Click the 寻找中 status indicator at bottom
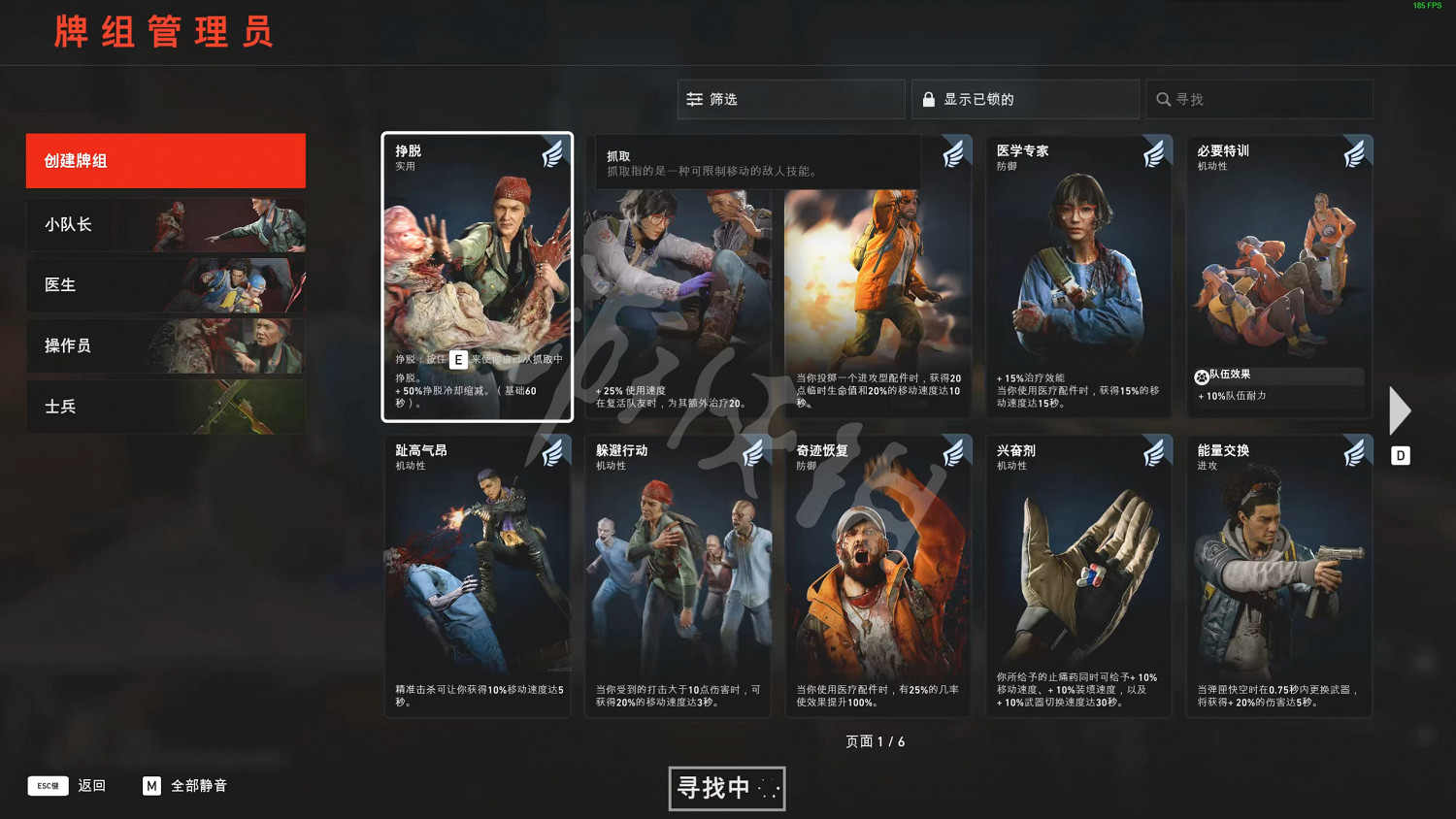The image size is (1456, 819). (x=726, y=789)
